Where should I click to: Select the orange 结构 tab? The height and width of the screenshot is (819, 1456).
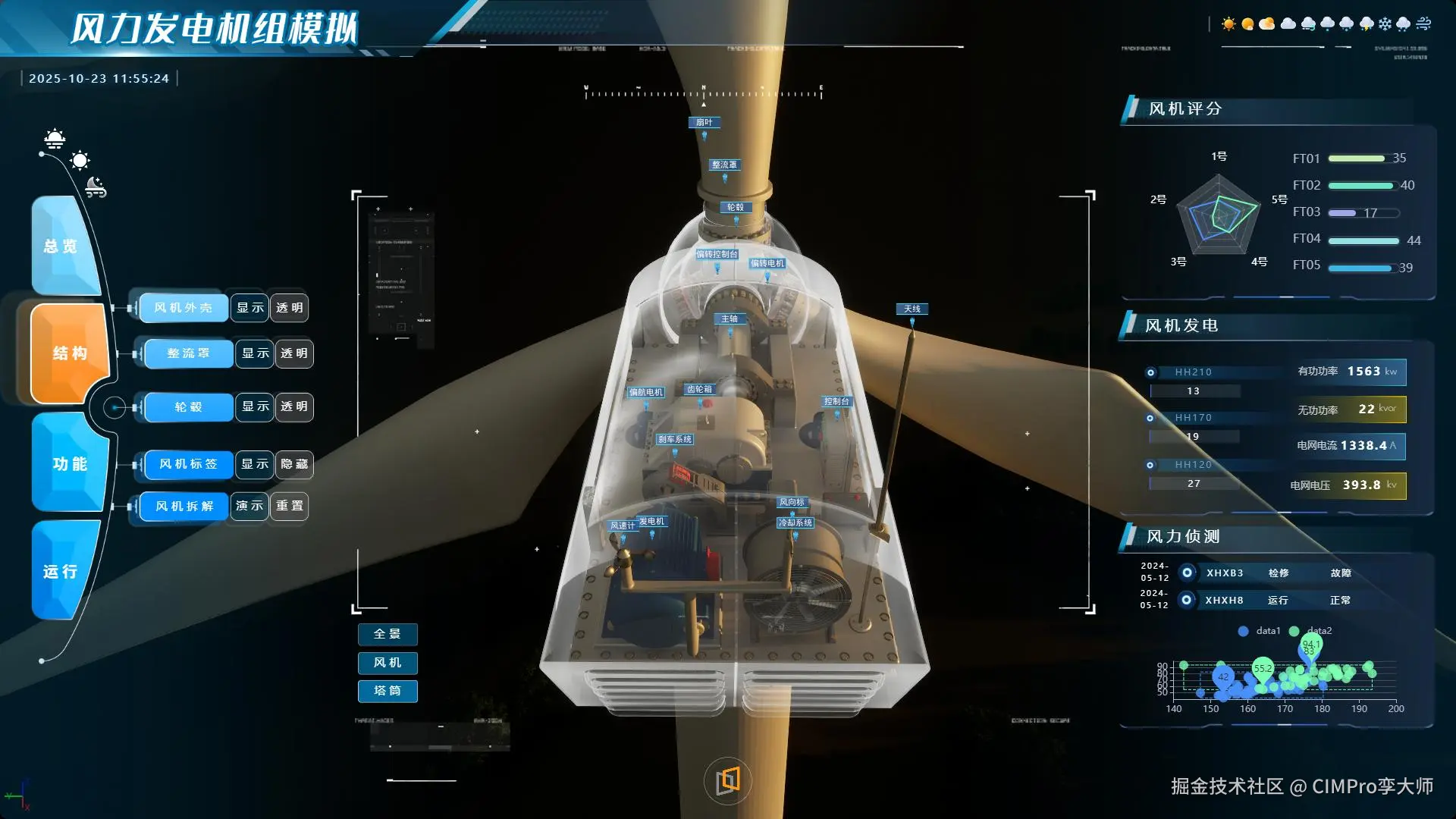(70, 353)
